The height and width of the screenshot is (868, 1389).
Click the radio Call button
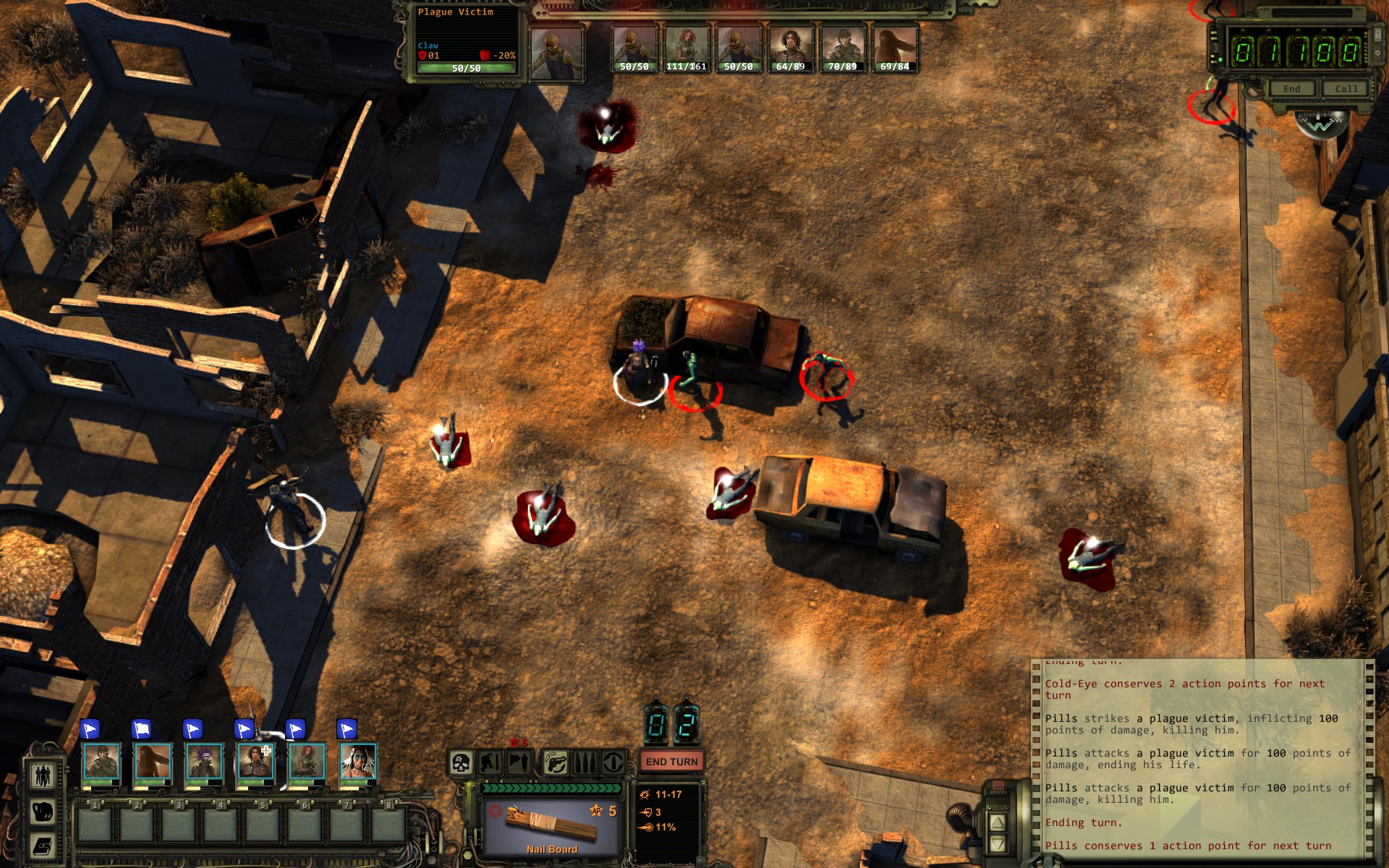click(1346, 88)
